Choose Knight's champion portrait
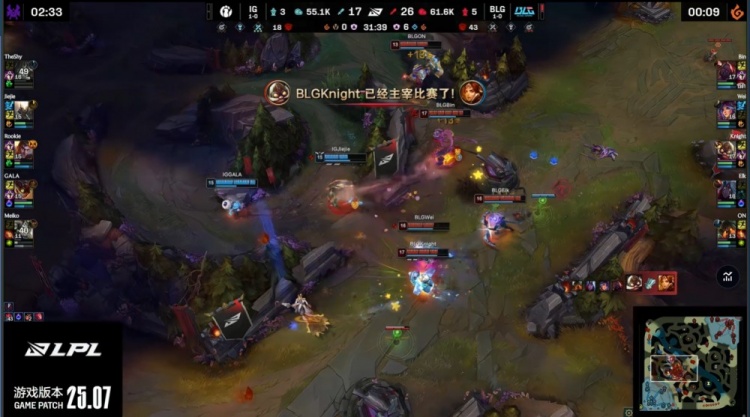The width and height of the screenshot is (750, 417). click(727, 151)
